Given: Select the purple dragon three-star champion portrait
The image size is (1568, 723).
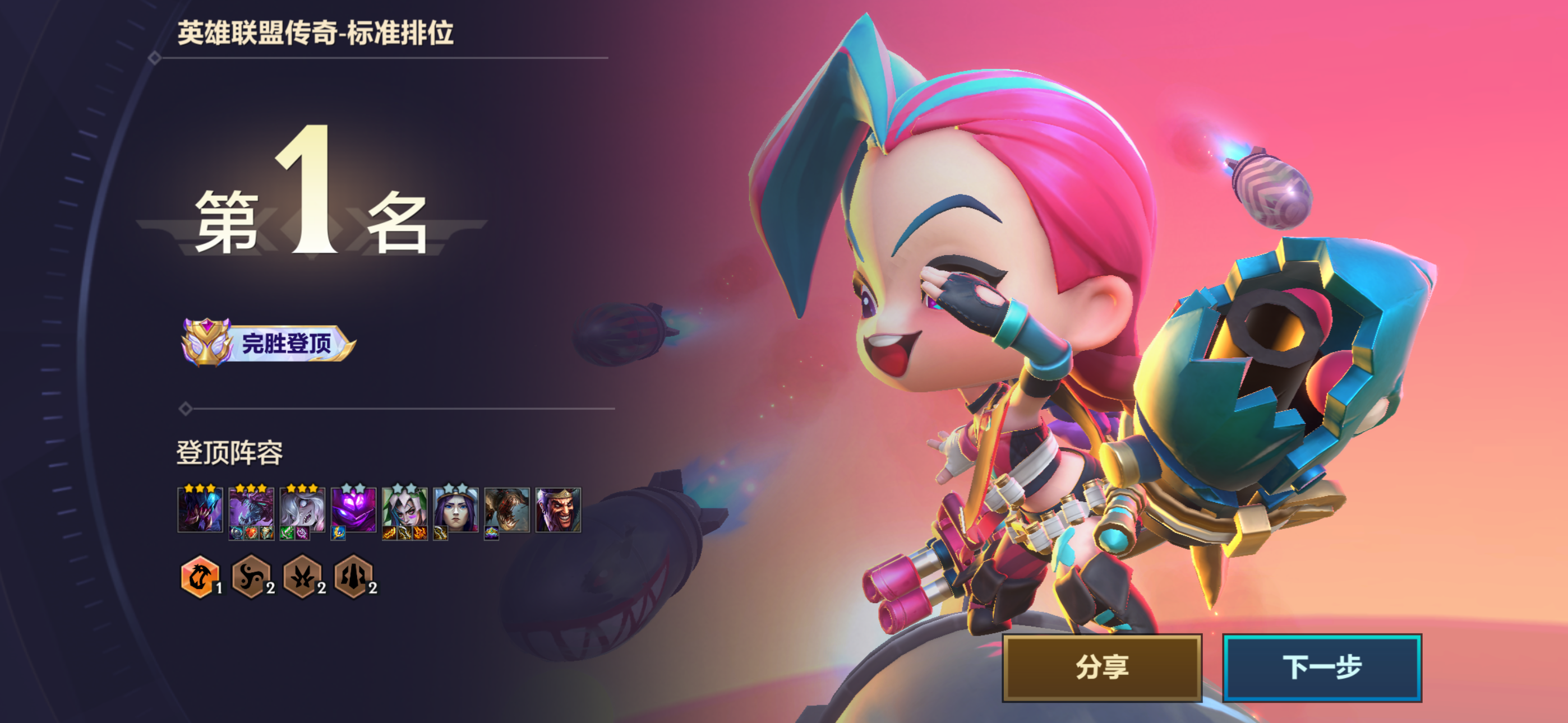Looking at the screenshot, I should [x=251, y=509].
